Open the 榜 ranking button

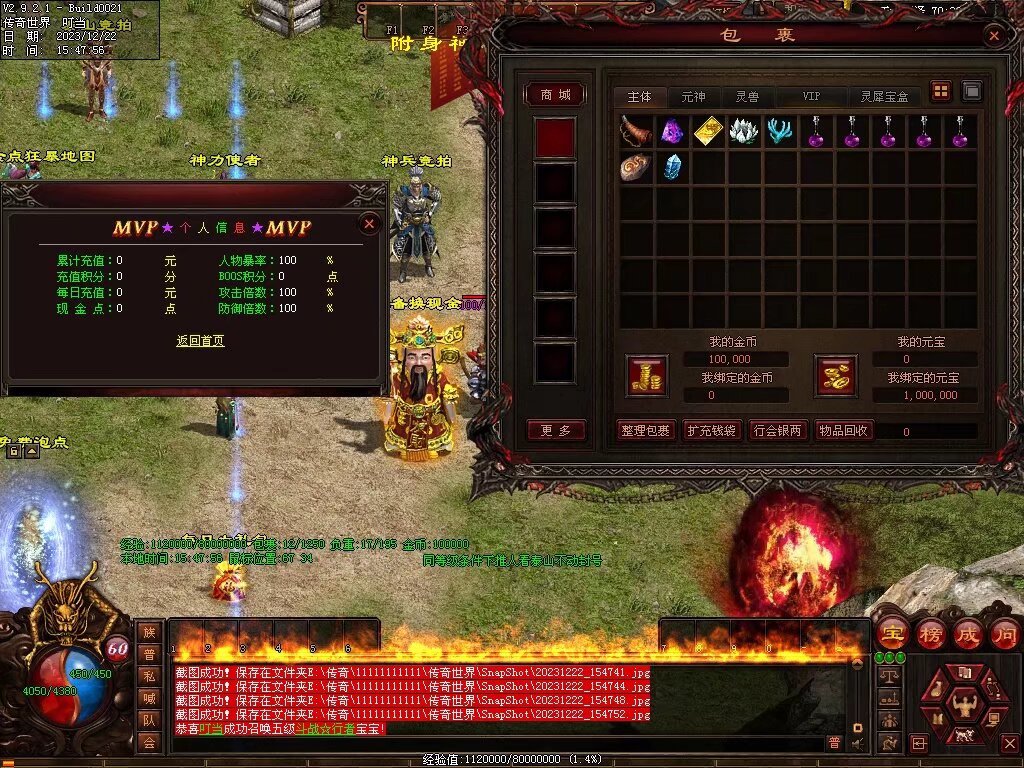pos(930,633)
